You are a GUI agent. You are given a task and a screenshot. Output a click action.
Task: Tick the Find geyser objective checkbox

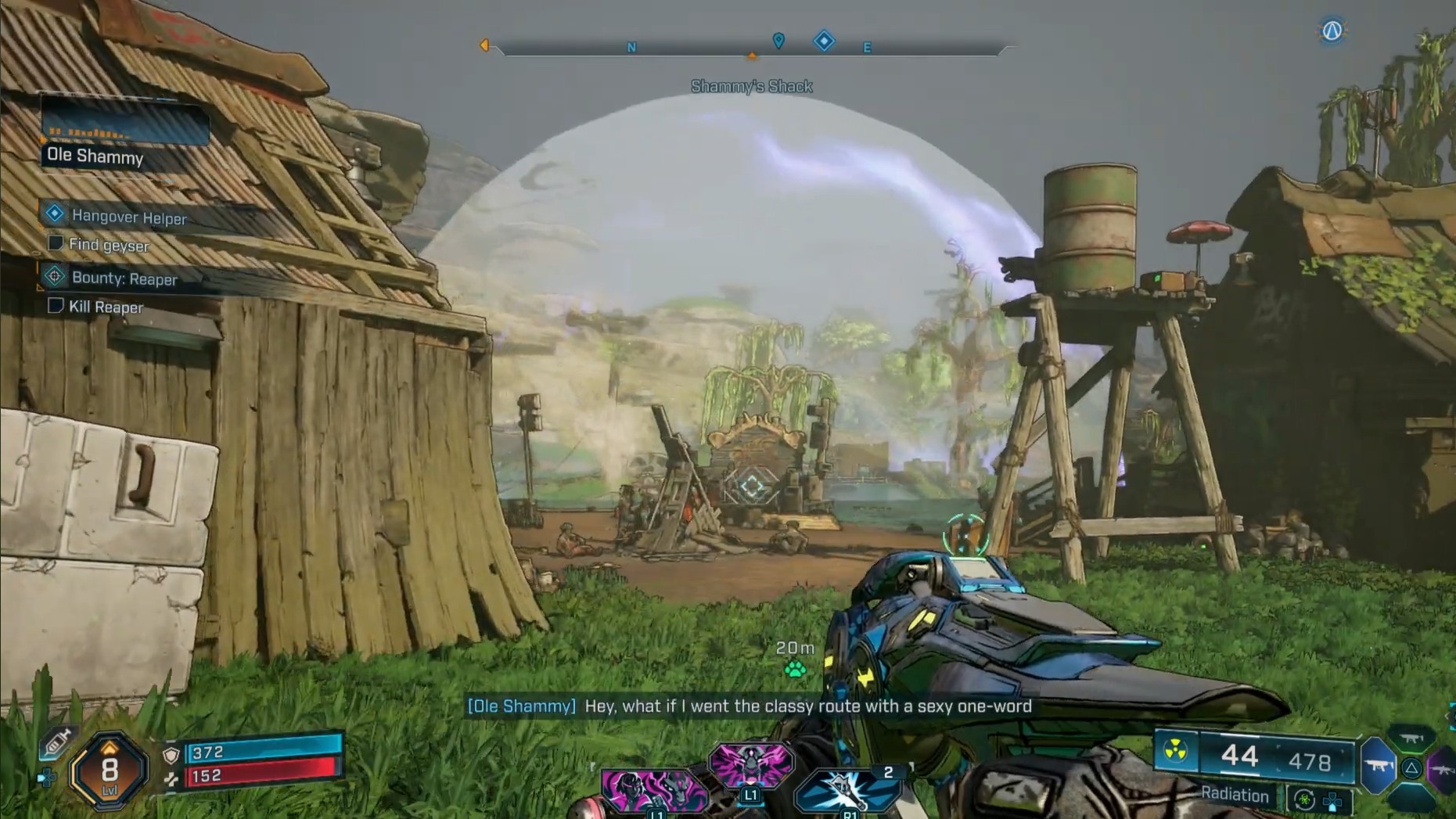pos(56,243)
